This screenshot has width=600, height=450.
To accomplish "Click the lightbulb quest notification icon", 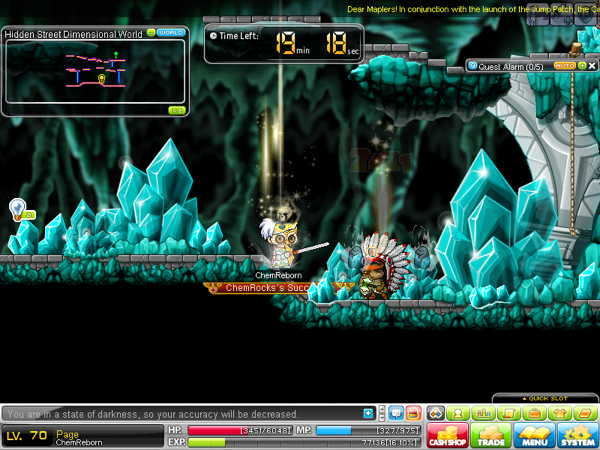I will click(x=16, y=208).
